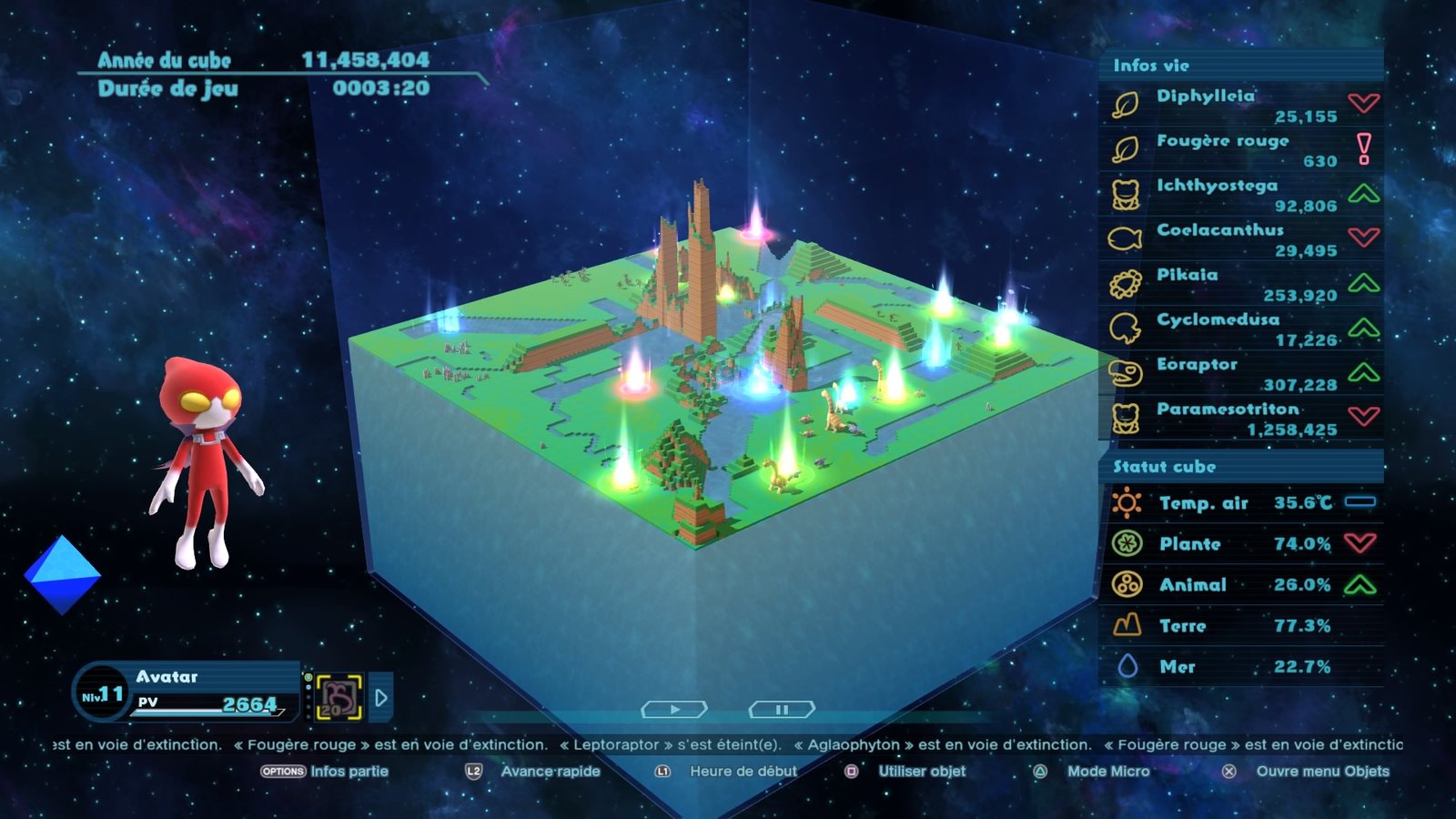Click the Statut cube panel header
1456x819 pixels.
click(1241, 467)
